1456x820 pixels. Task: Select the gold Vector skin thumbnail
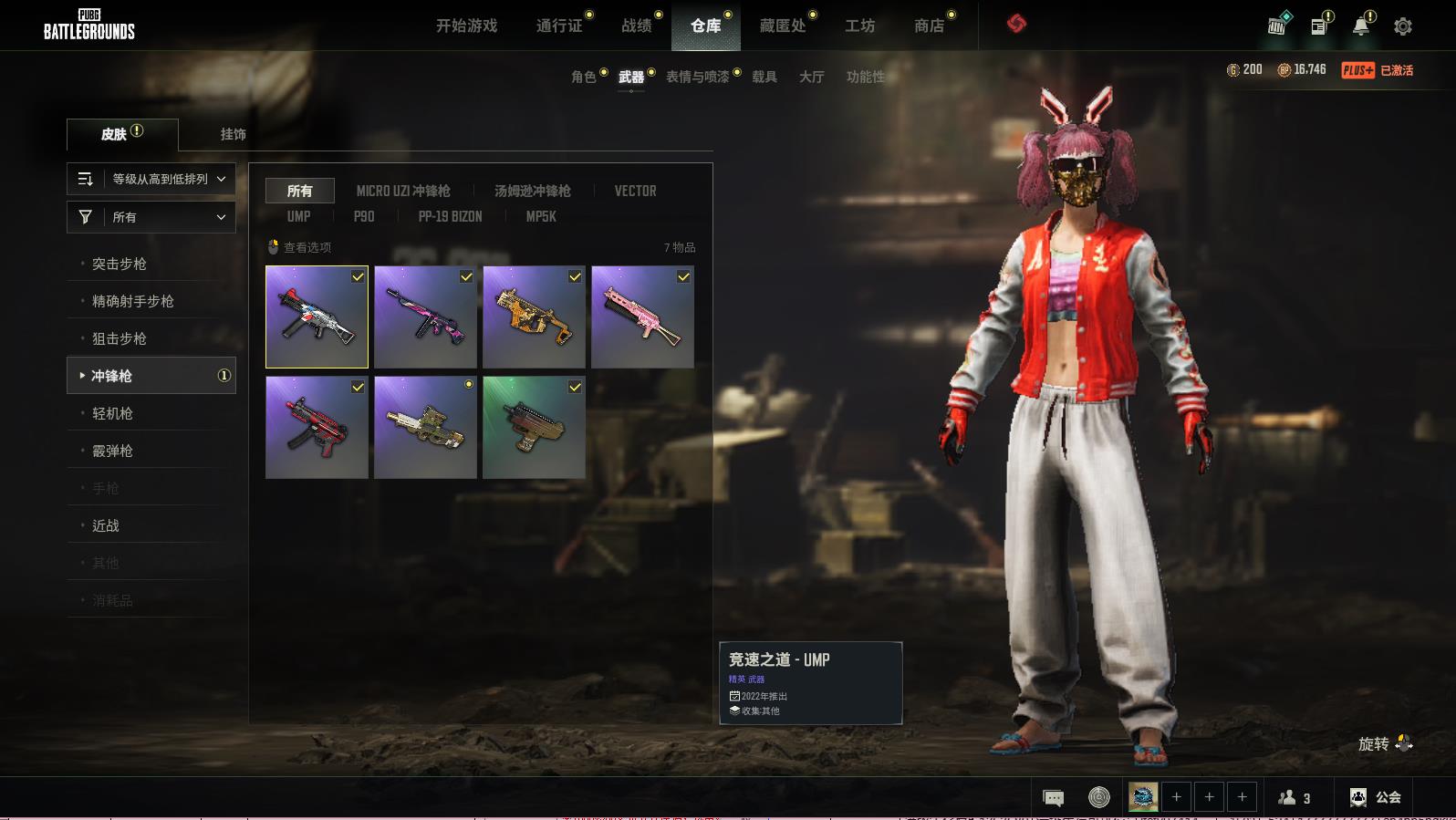click(534, 317)
